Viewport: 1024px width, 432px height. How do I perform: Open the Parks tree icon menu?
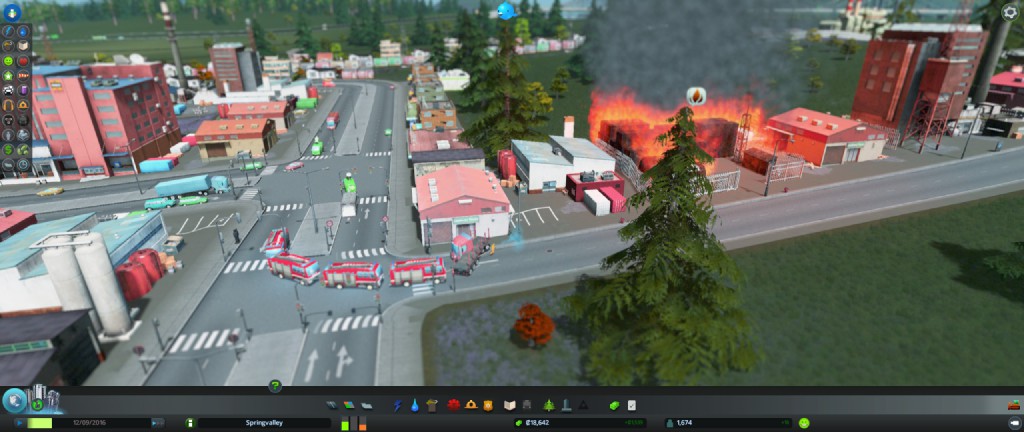click(x=548, y=405)
